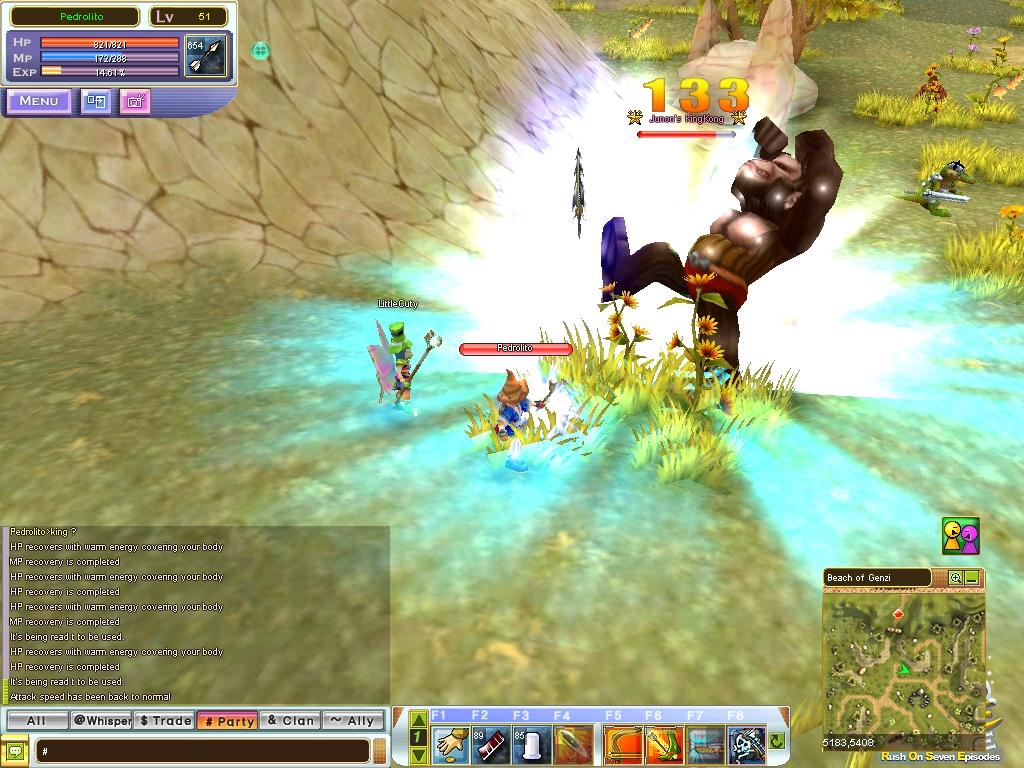
Task: Go to the previous hotbar page arrow
Action: click(x=419, y=720)
